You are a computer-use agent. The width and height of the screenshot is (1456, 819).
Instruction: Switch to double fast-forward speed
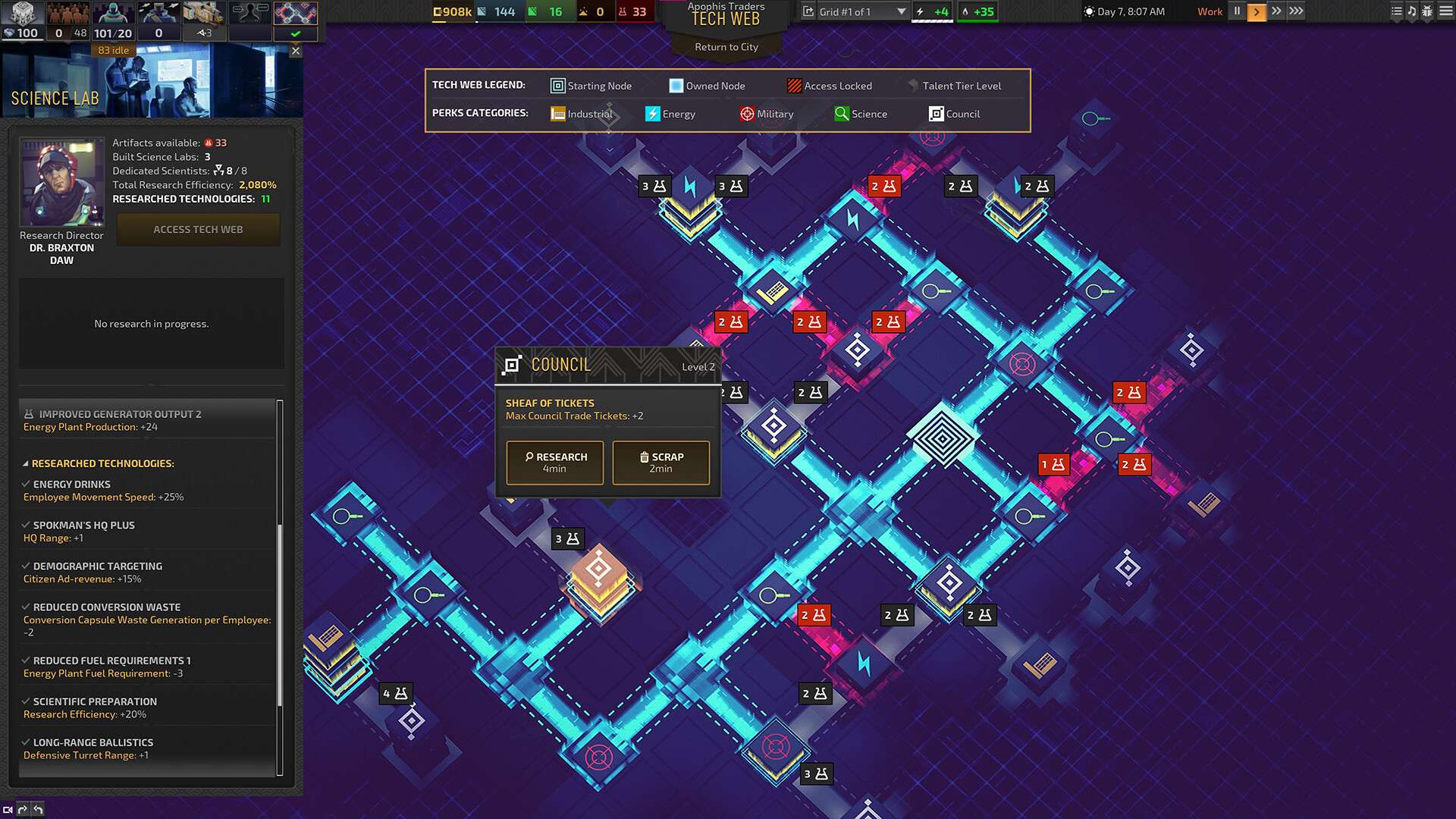(1276, 11)
